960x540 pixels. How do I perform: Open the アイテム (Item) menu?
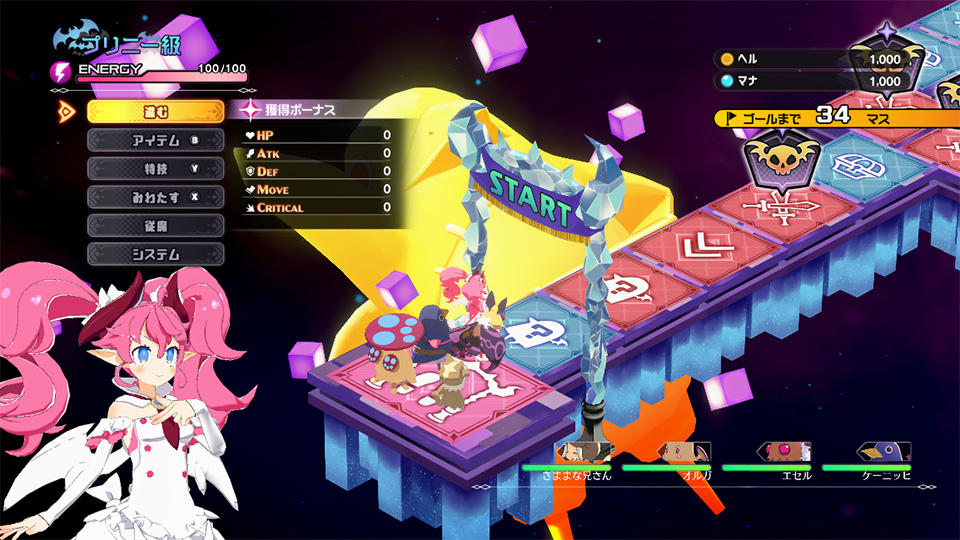click(155, 140)
